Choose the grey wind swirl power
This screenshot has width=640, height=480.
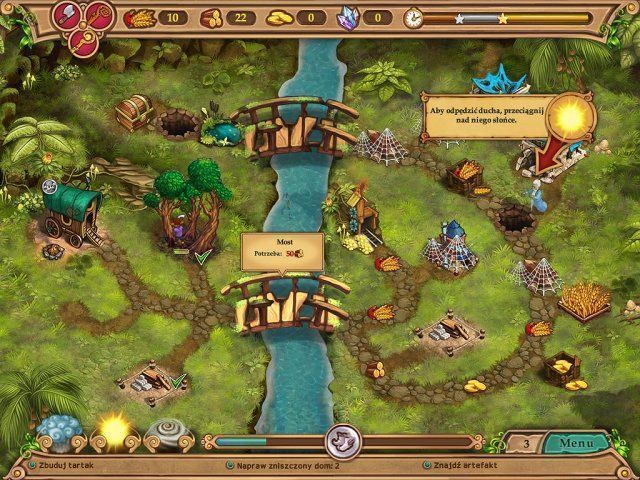[x=165, y=433]
